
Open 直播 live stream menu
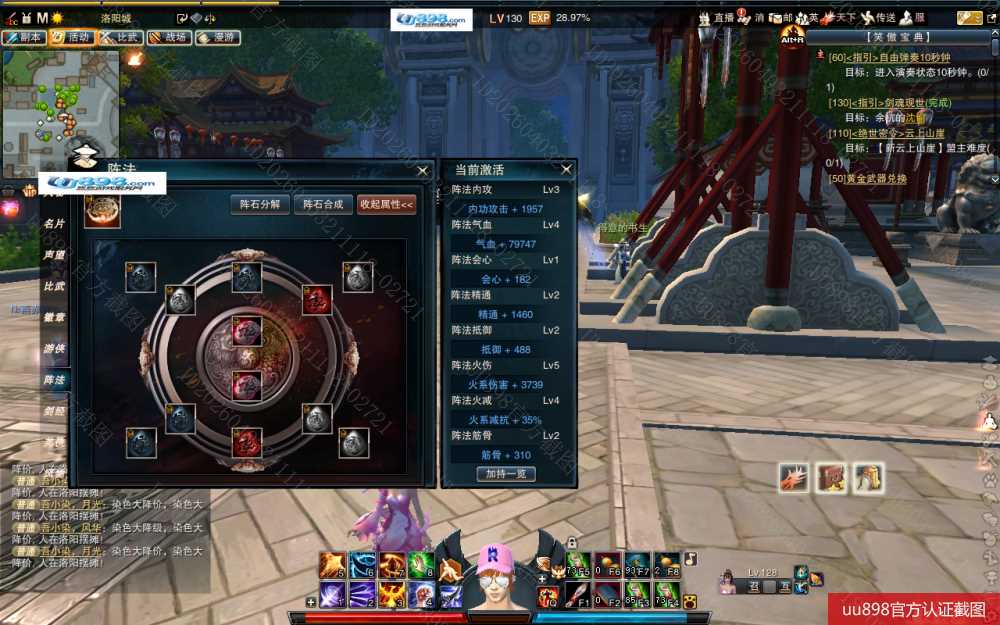coord(716,18)
